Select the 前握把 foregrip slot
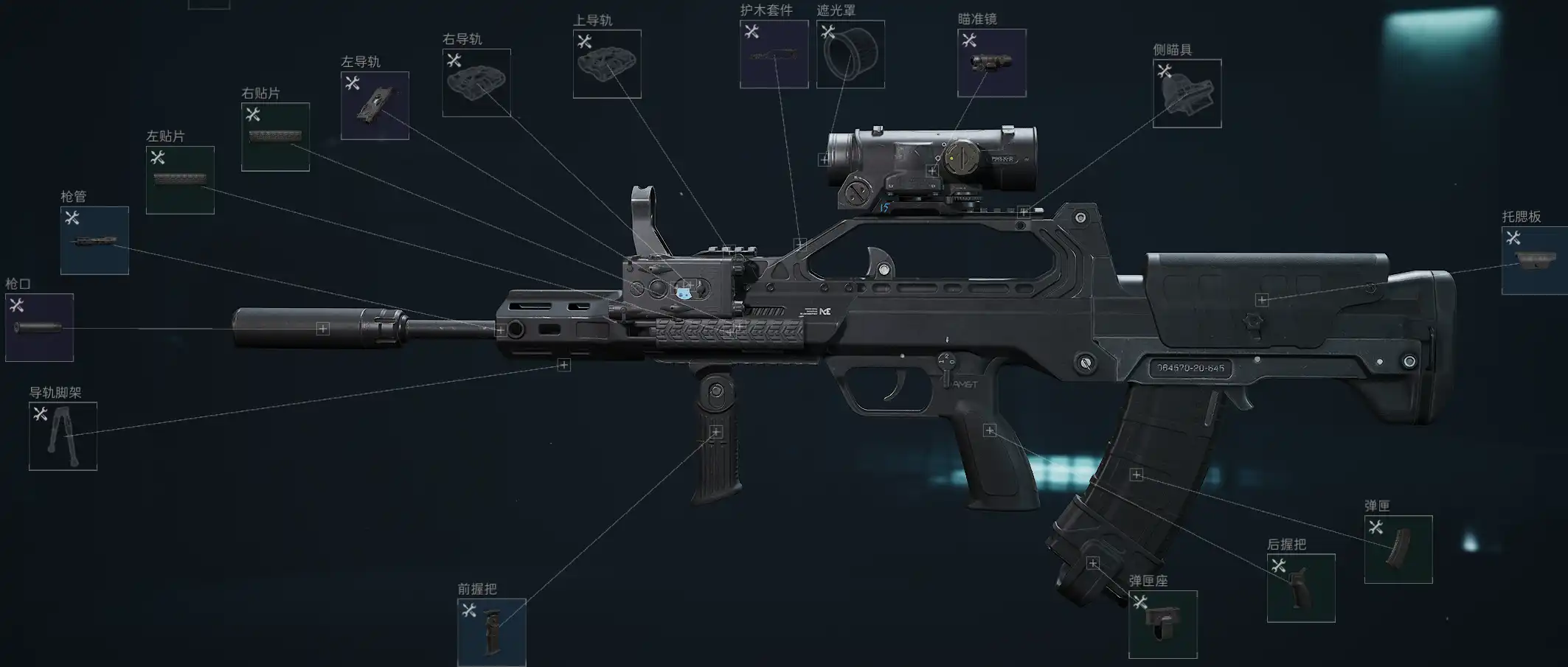The image size is (1568, 667). click(x=491, y=632)
